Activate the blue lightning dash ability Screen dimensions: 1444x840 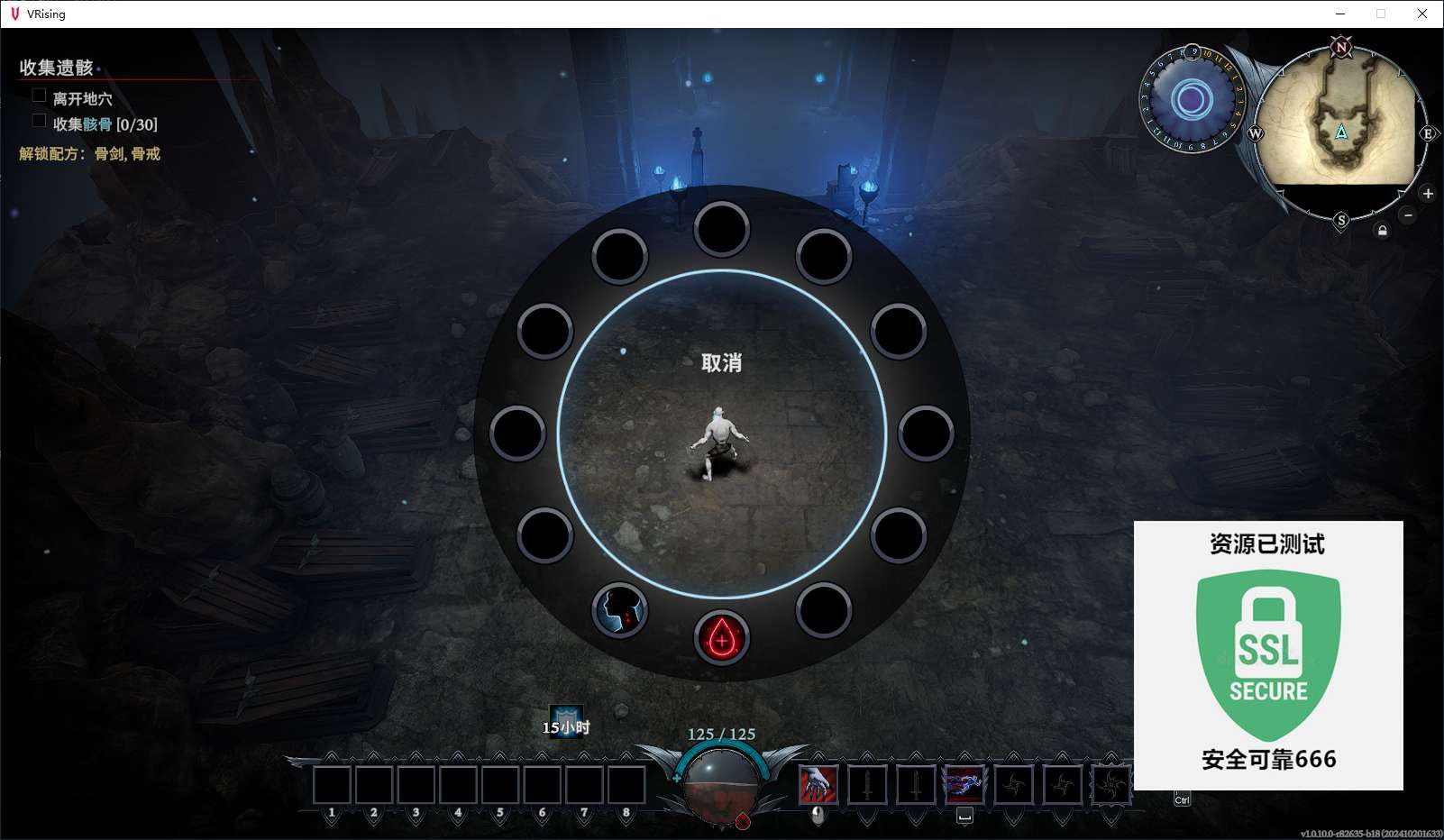[x=964, y=784]
